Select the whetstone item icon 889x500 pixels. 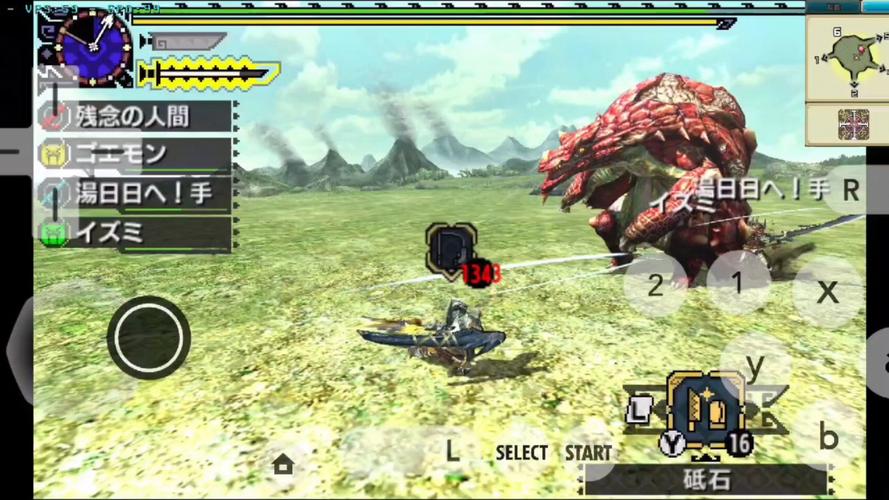pyautogui.click(x=704, y=410)
